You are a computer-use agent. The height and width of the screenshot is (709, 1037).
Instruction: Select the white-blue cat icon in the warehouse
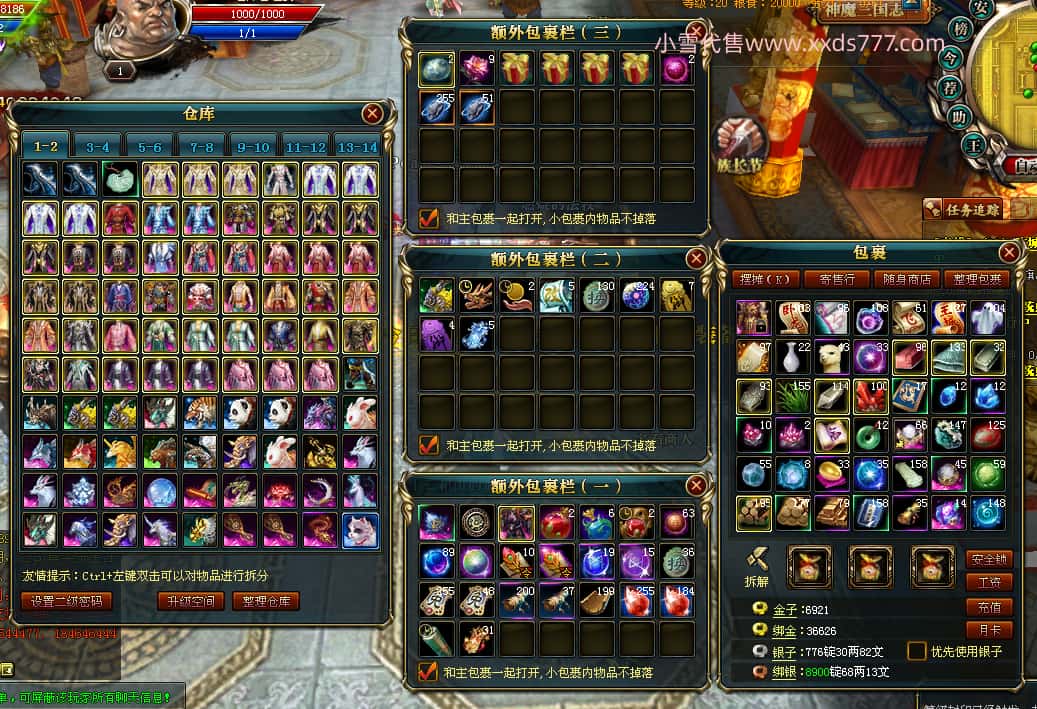pyautogui.click(x=360, y=530)
